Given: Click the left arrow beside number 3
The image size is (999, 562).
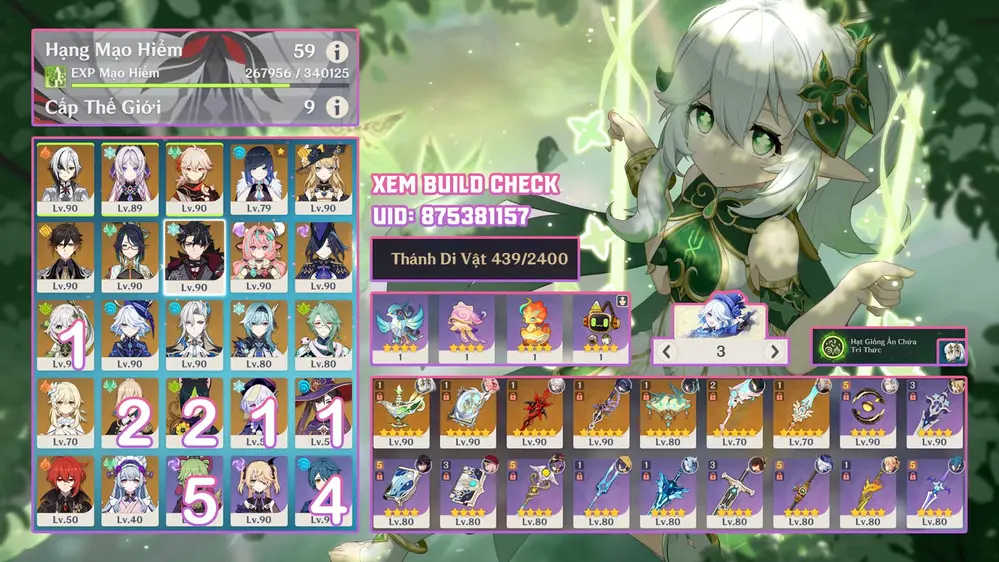Looking at the screenshot, I should click(666, 352).
